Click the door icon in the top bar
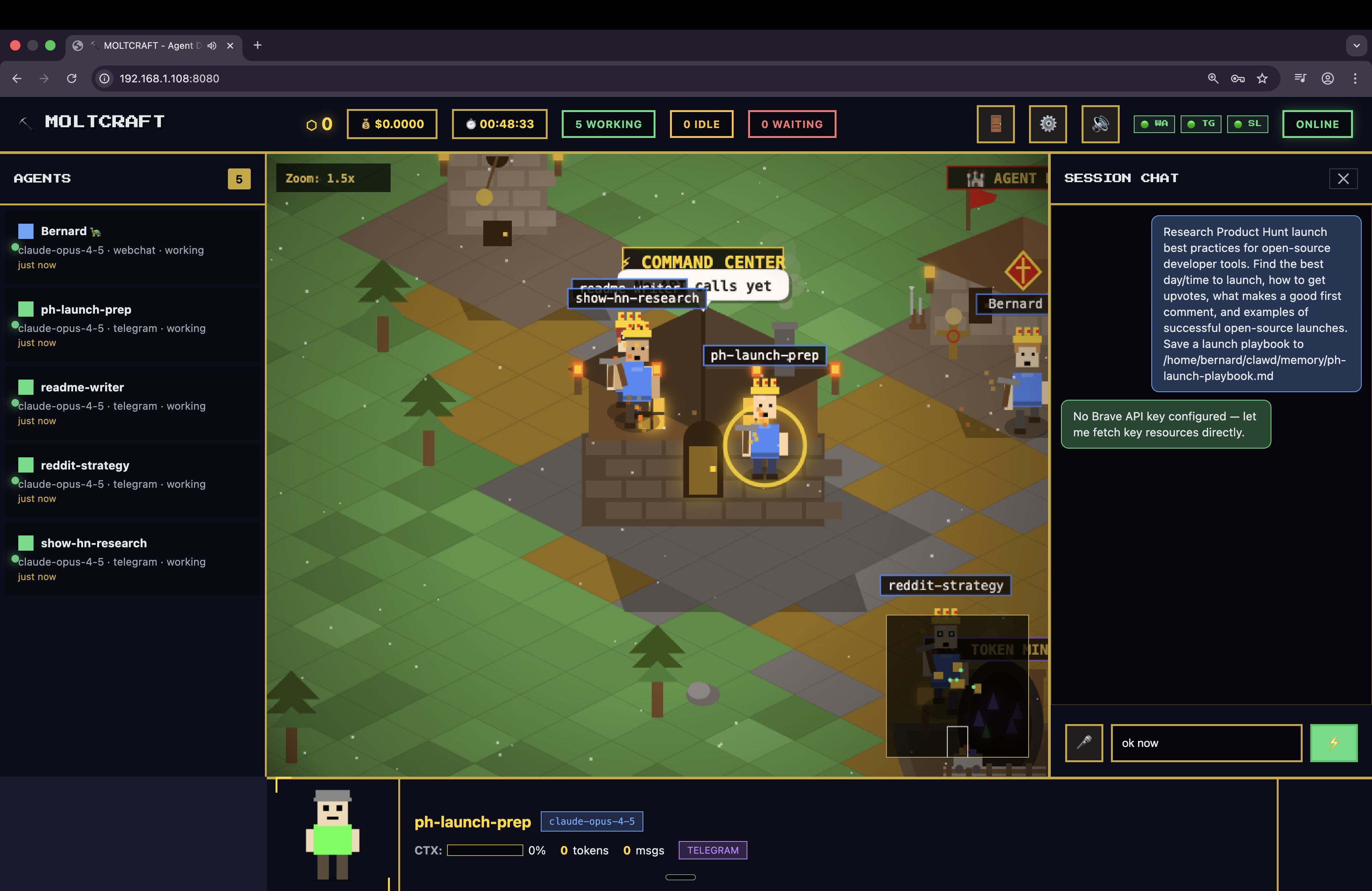 coord(995,123)
